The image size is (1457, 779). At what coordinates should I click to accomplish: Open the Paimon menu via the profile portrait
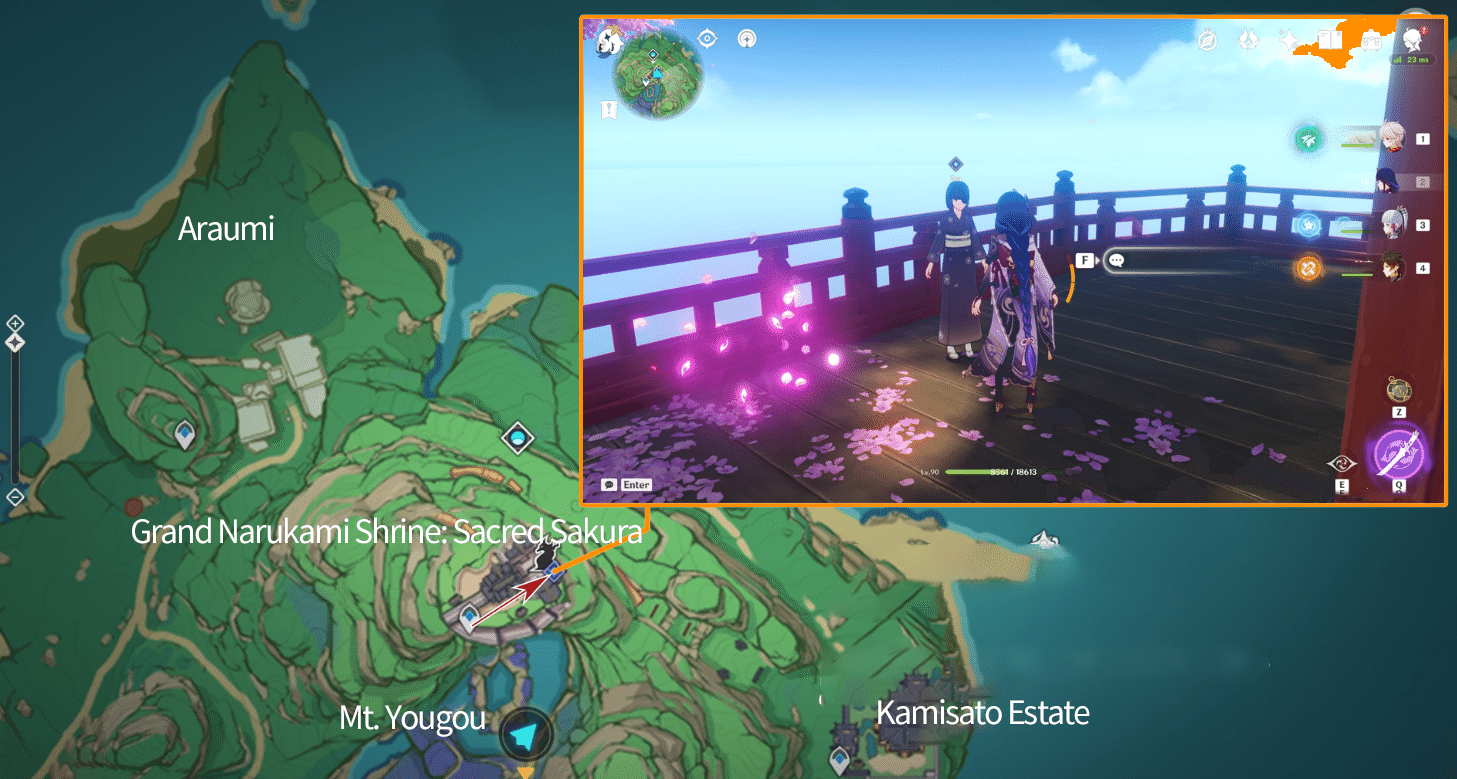[x=1412, y=40]
